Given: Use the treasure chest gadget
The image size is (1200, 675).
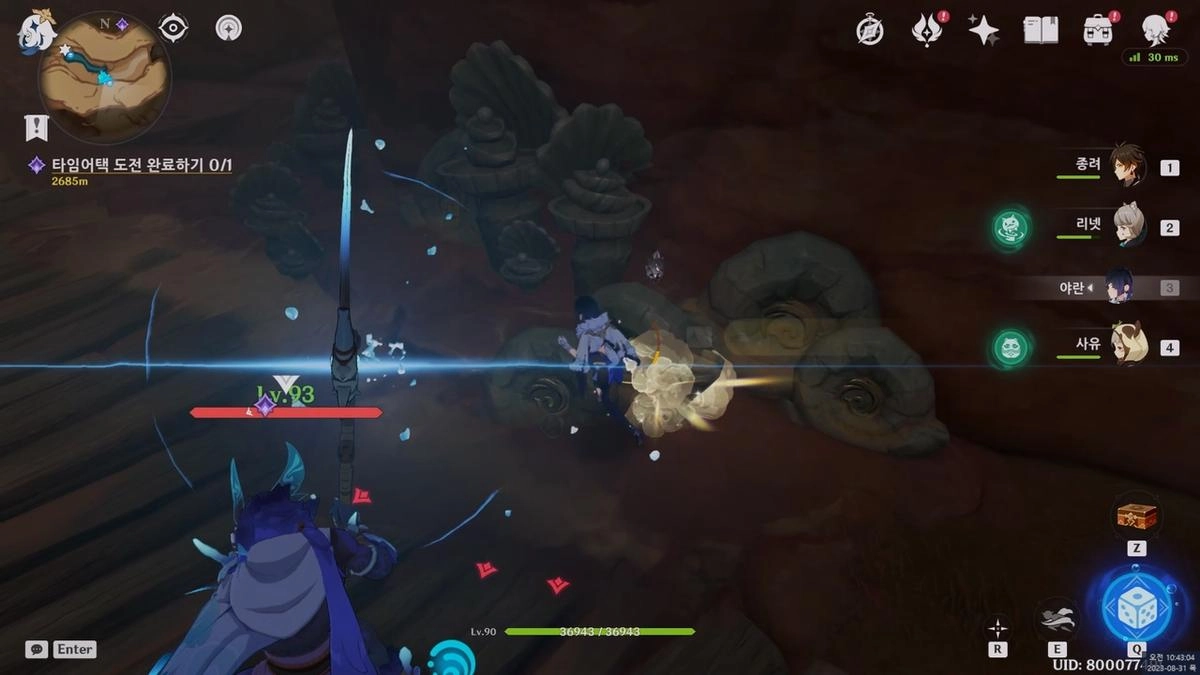Looking at the screenshot, I should pos(1136,517).
